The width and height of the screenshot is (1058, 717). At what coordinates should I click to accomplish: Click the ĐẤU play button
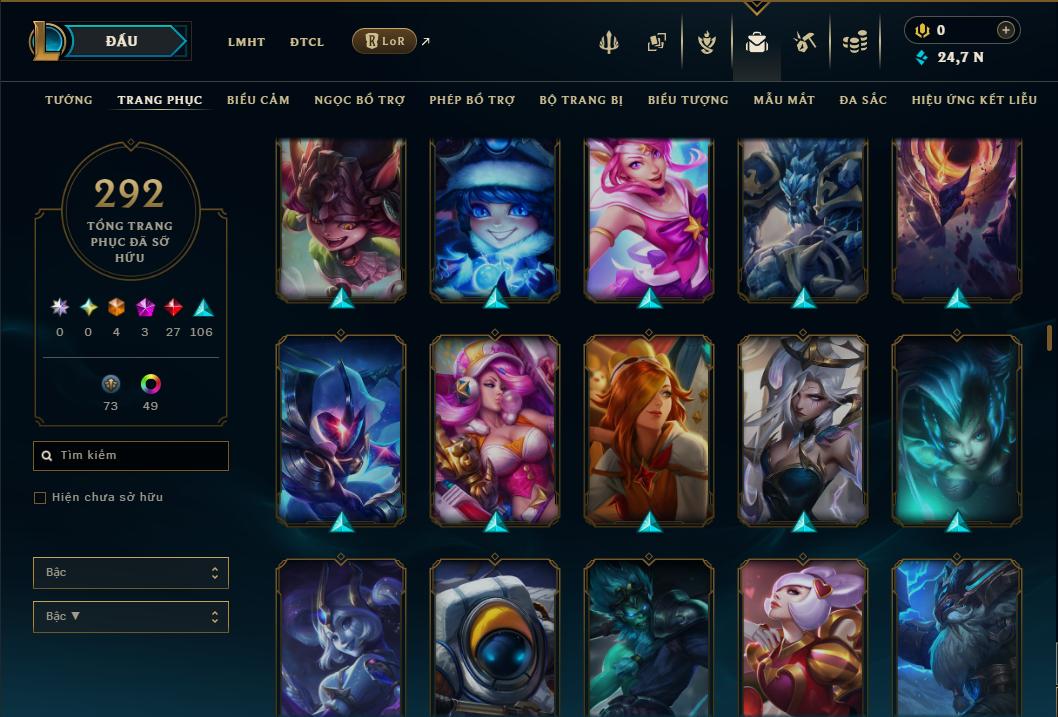121,41
